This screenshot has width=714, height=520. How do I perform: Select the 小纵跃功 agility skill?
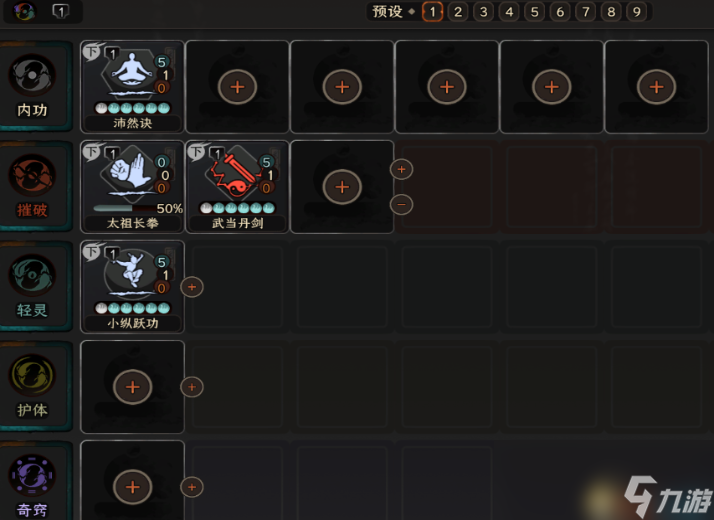point(133,286)
